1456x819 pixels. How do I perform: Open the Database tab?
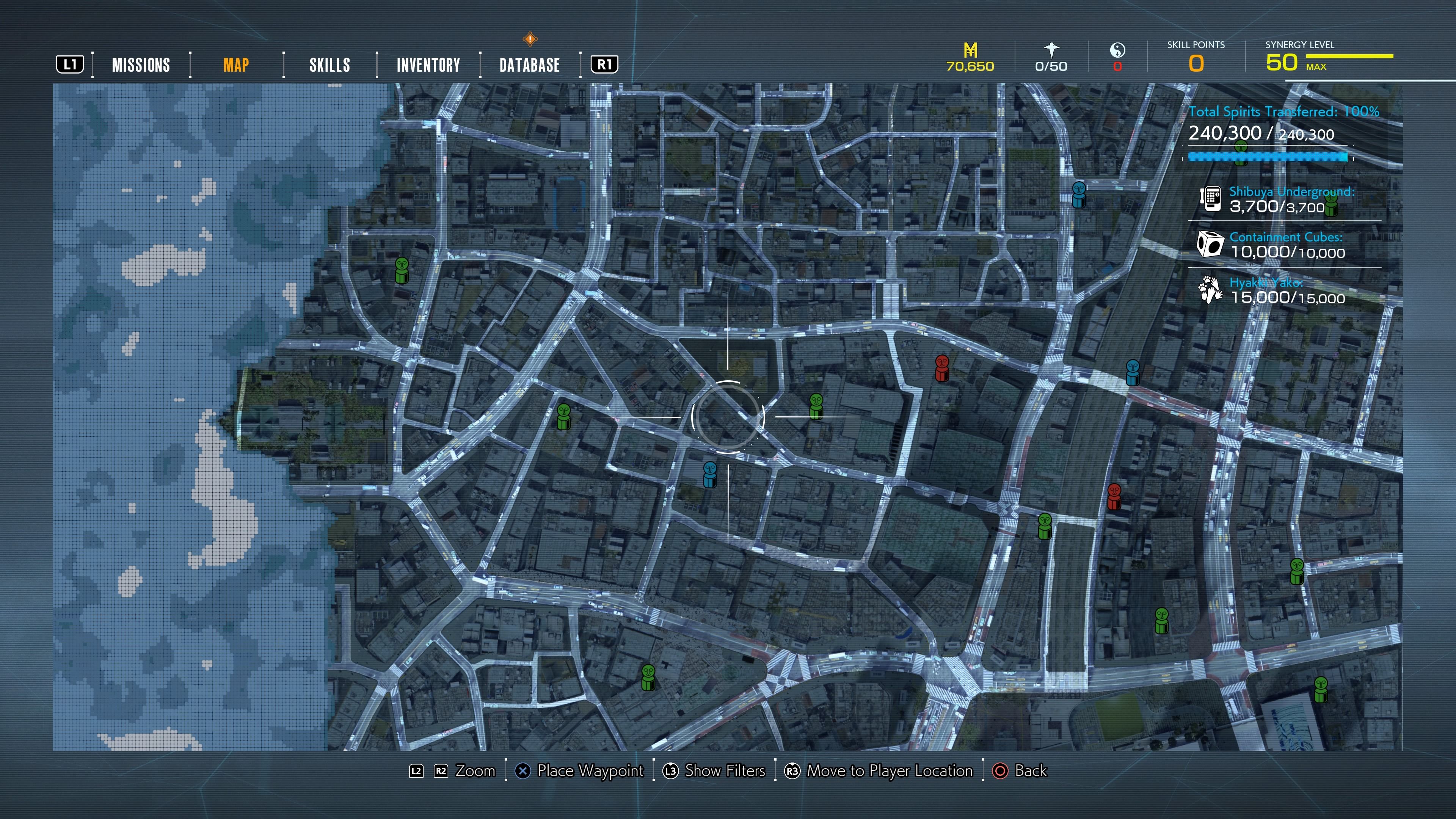click(530, 65)
